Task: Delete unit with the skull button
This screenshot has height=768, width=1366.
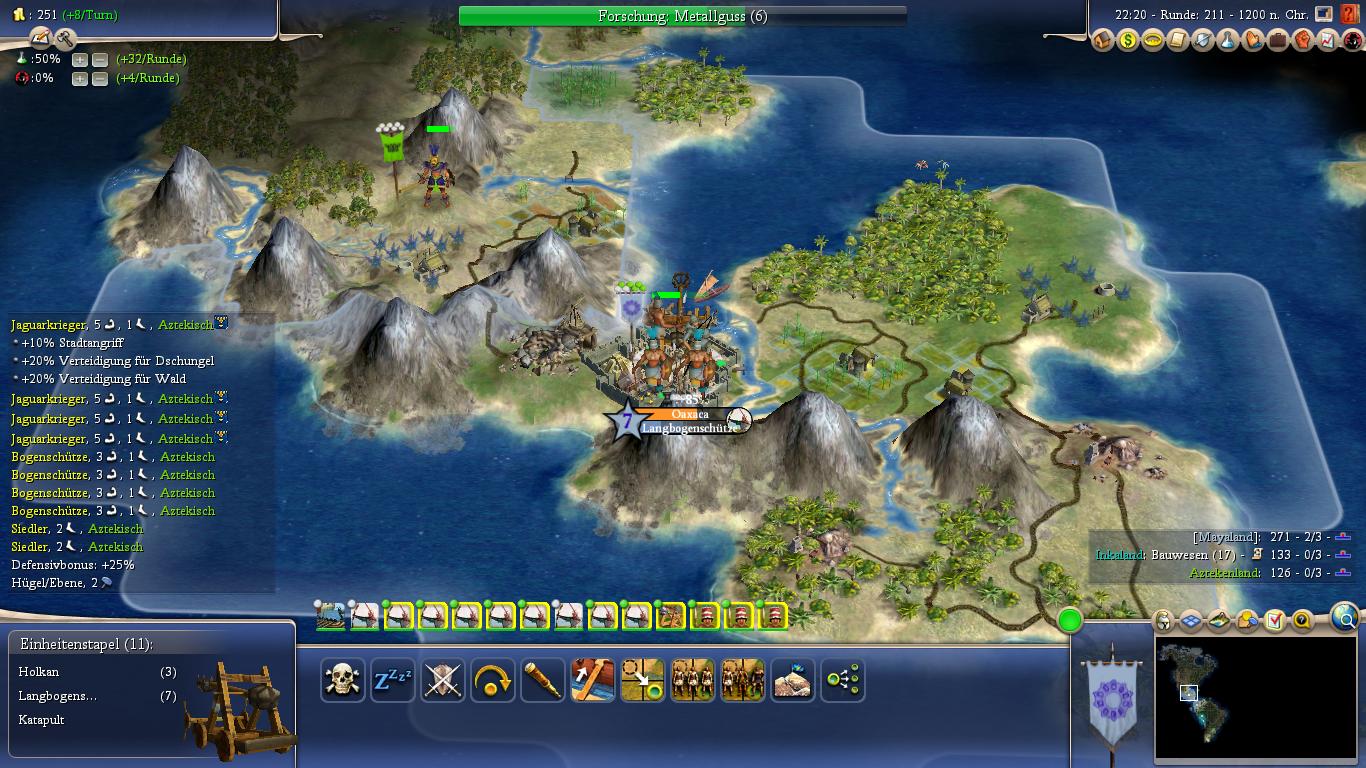Action: coord(343,681)
